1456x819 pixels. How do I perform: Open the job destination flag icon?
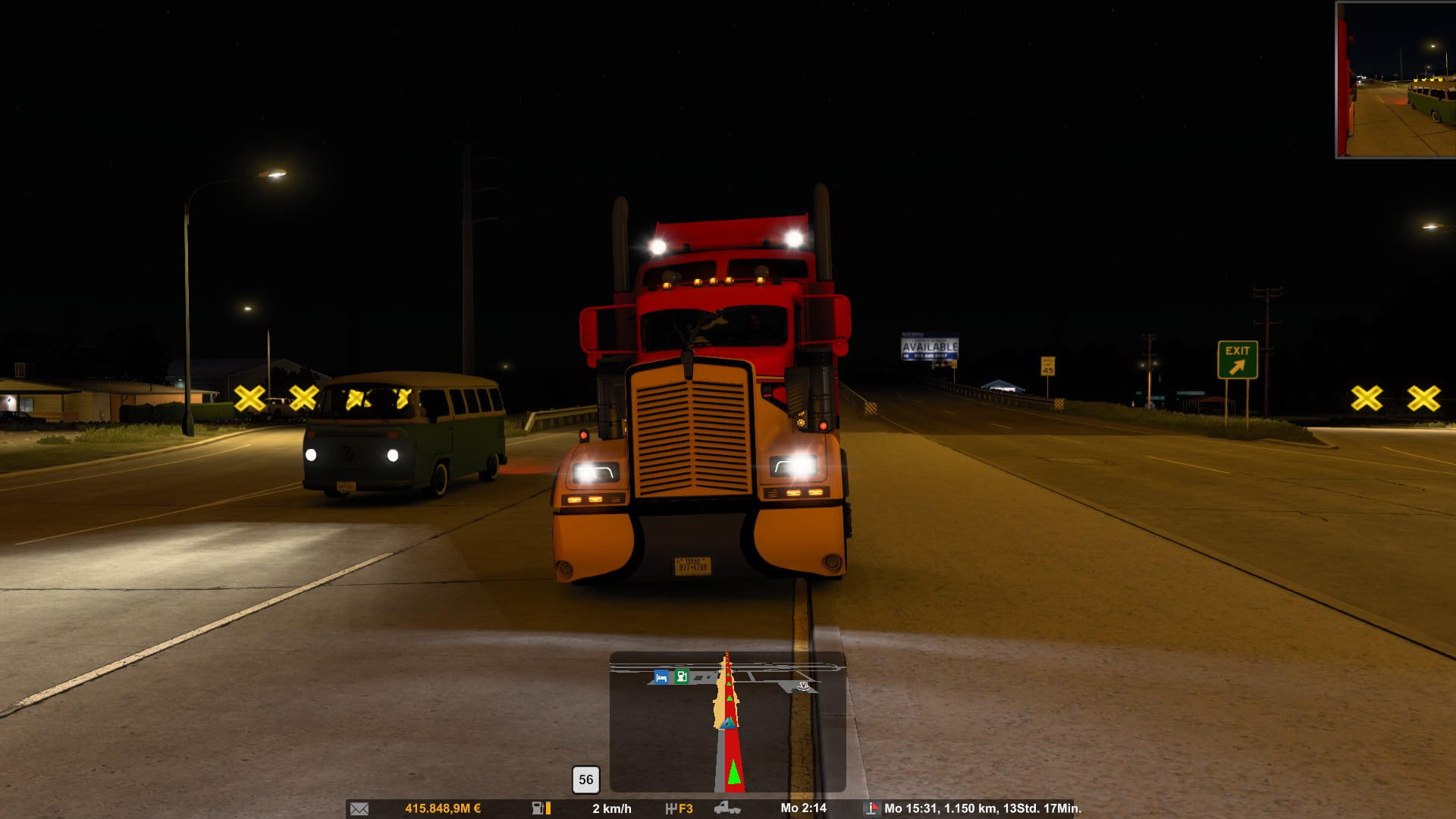[872, 808]
